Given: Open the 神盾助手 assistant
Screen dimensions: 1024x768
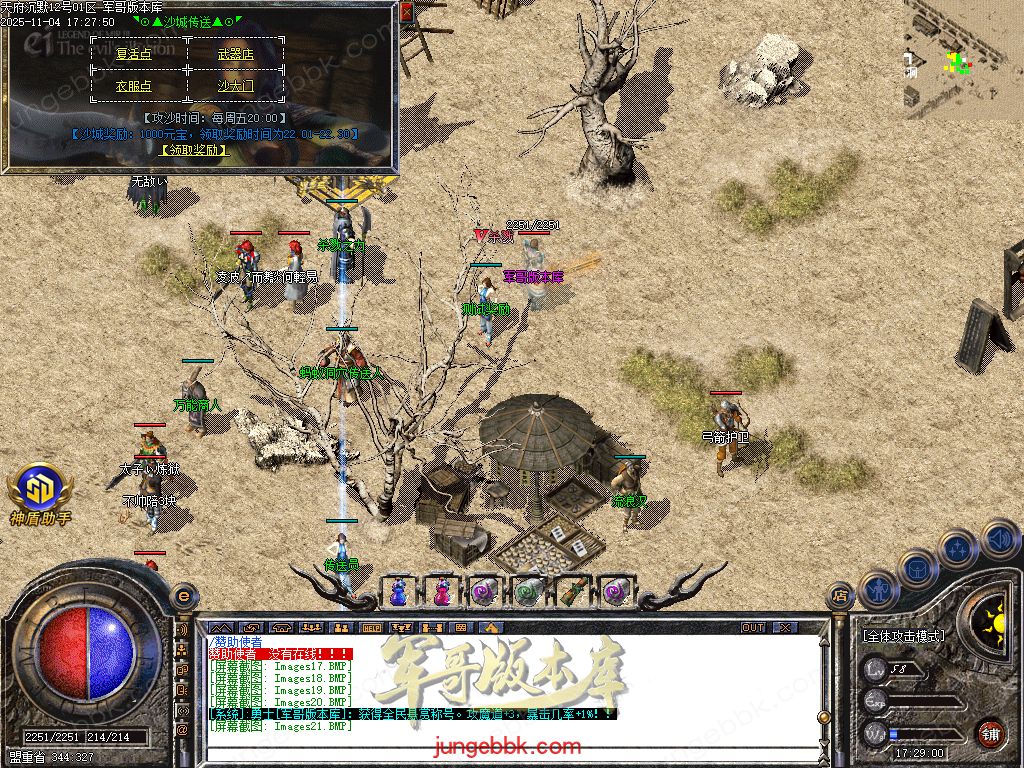Looking at the screenshot, I should tap(40, 493).
